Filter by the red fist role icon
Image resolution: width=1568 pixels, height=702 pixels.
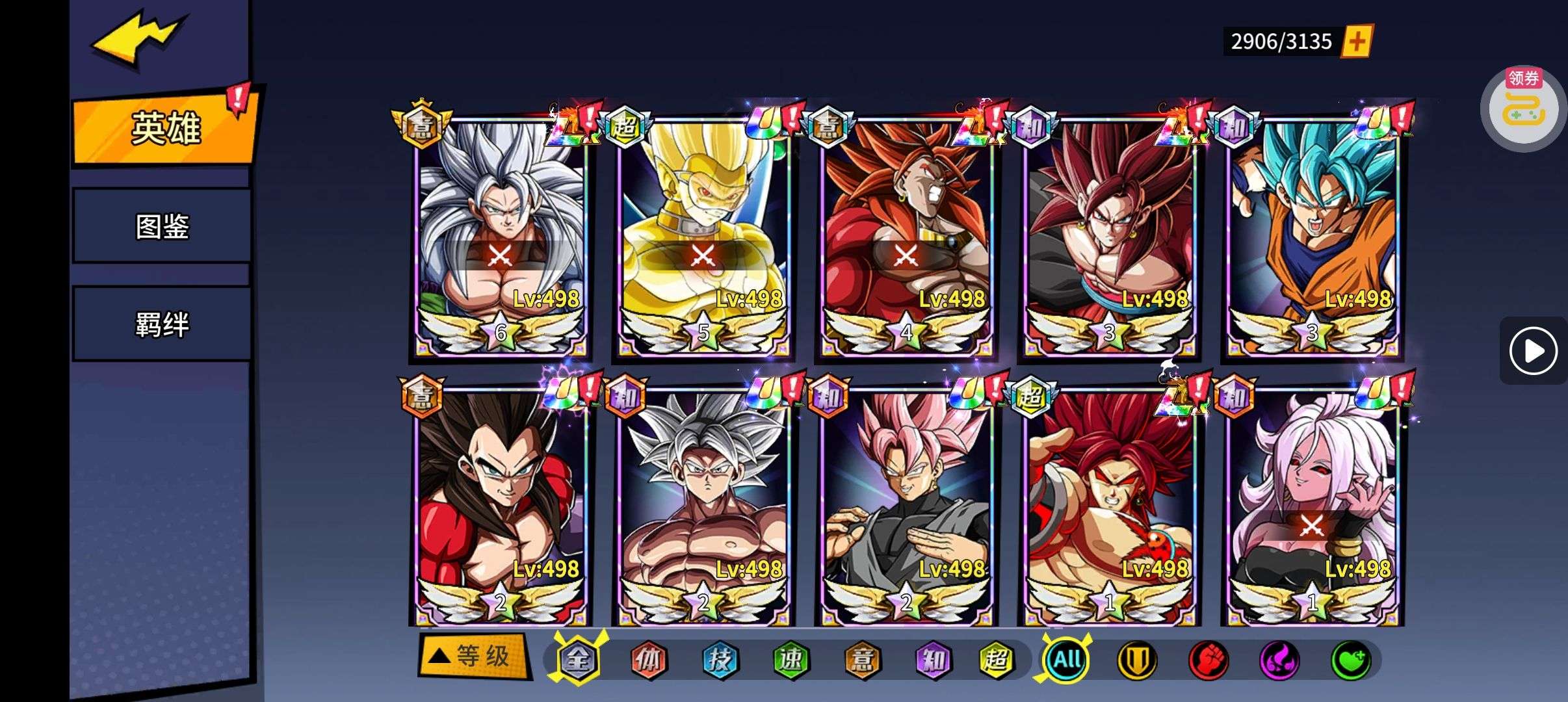pyautogui.click(x=1208, y=660)
